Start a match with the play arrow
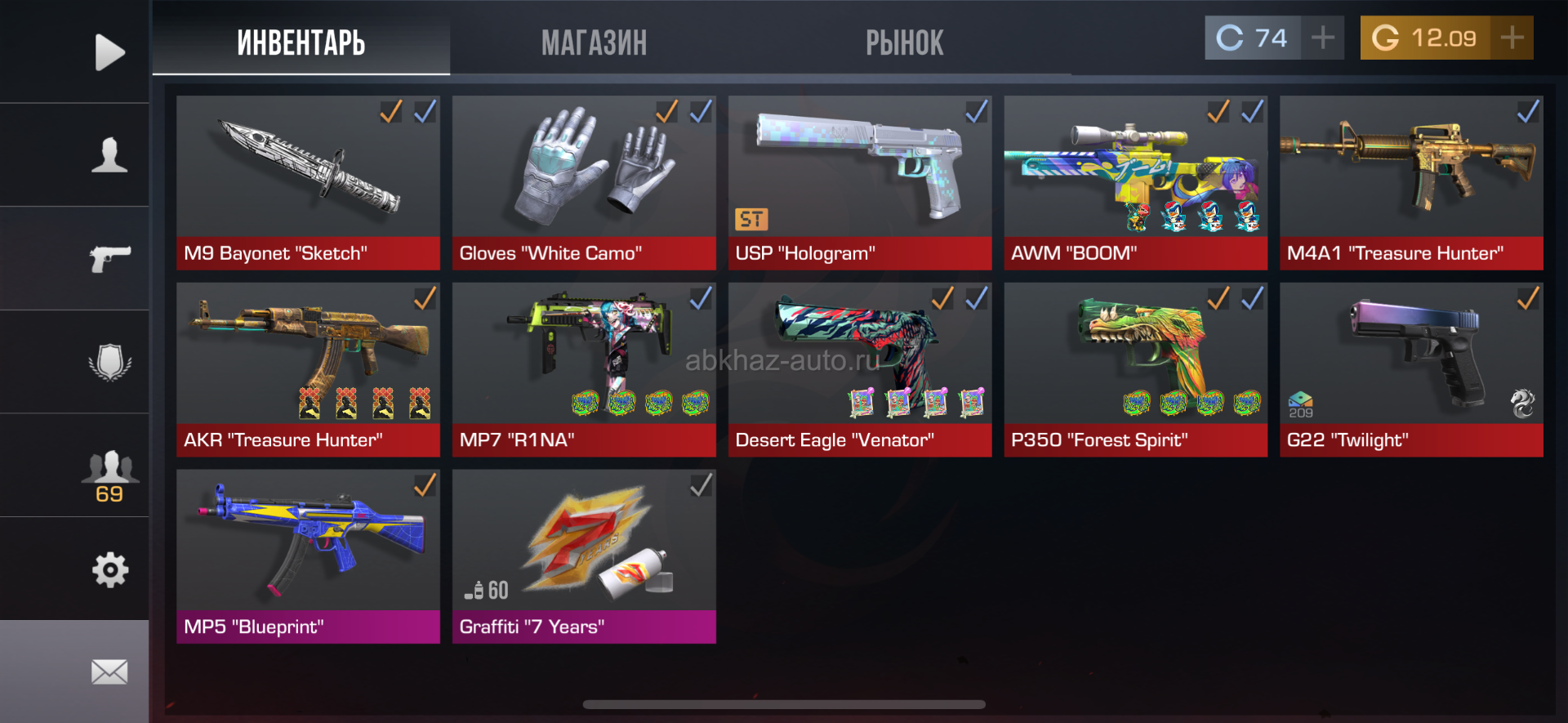 coord(109,52)
